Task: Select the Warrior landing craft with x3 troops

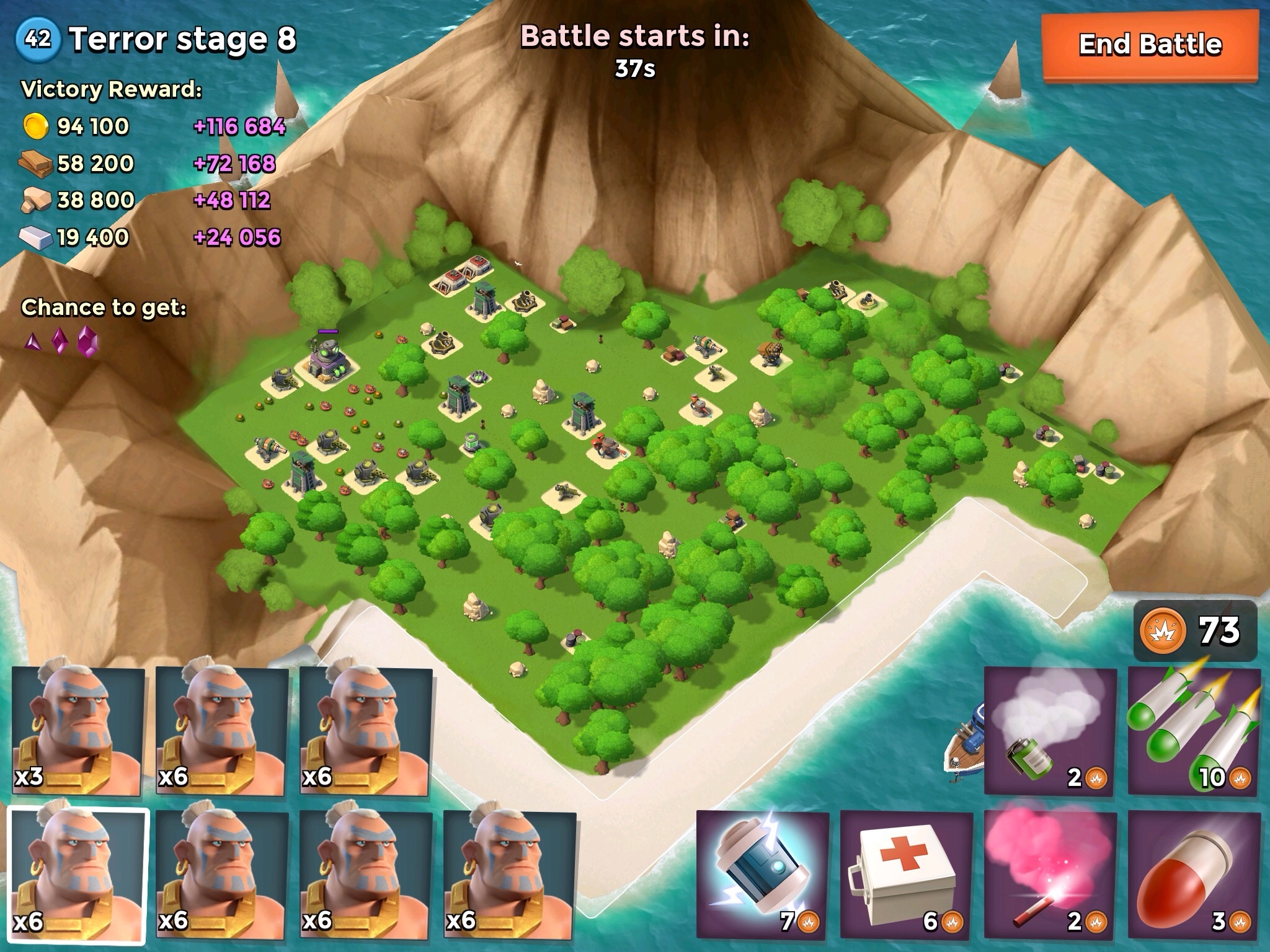Action: point(78,731)
